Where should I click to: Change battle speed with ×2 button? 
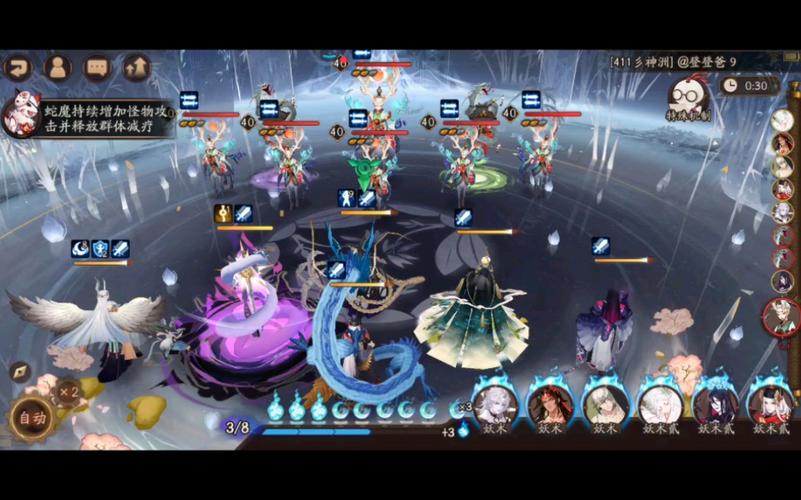68,389
